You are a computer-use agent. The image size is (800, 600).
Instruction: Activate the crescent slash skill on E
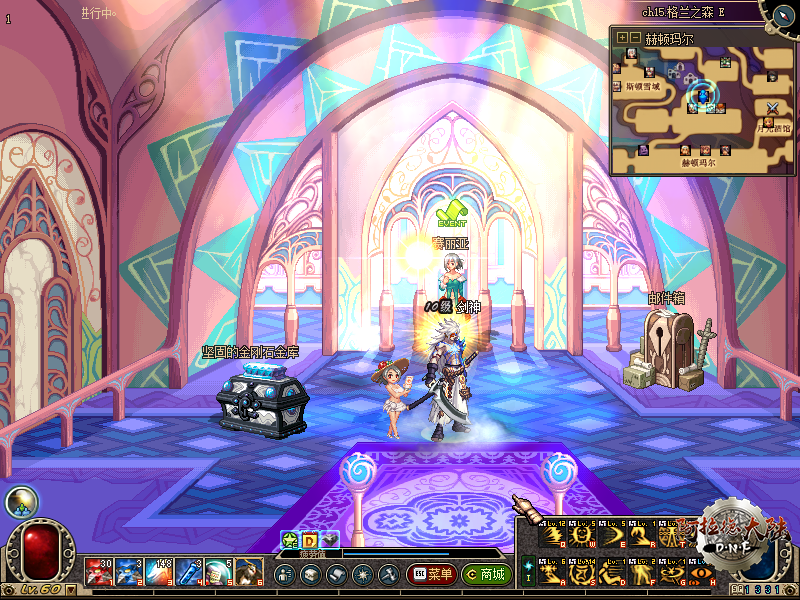point(611,538)
